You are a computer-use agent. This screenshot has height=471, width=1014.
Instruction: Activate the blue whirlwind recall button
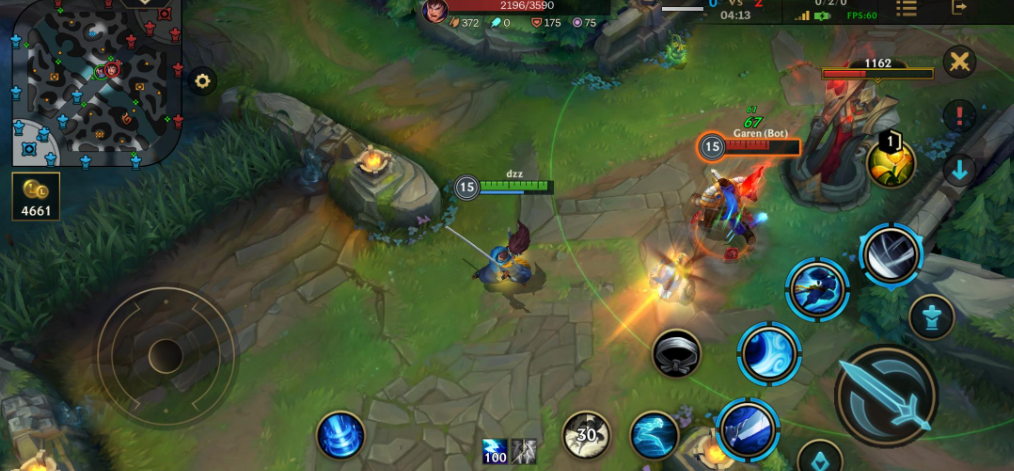point(340,435)
